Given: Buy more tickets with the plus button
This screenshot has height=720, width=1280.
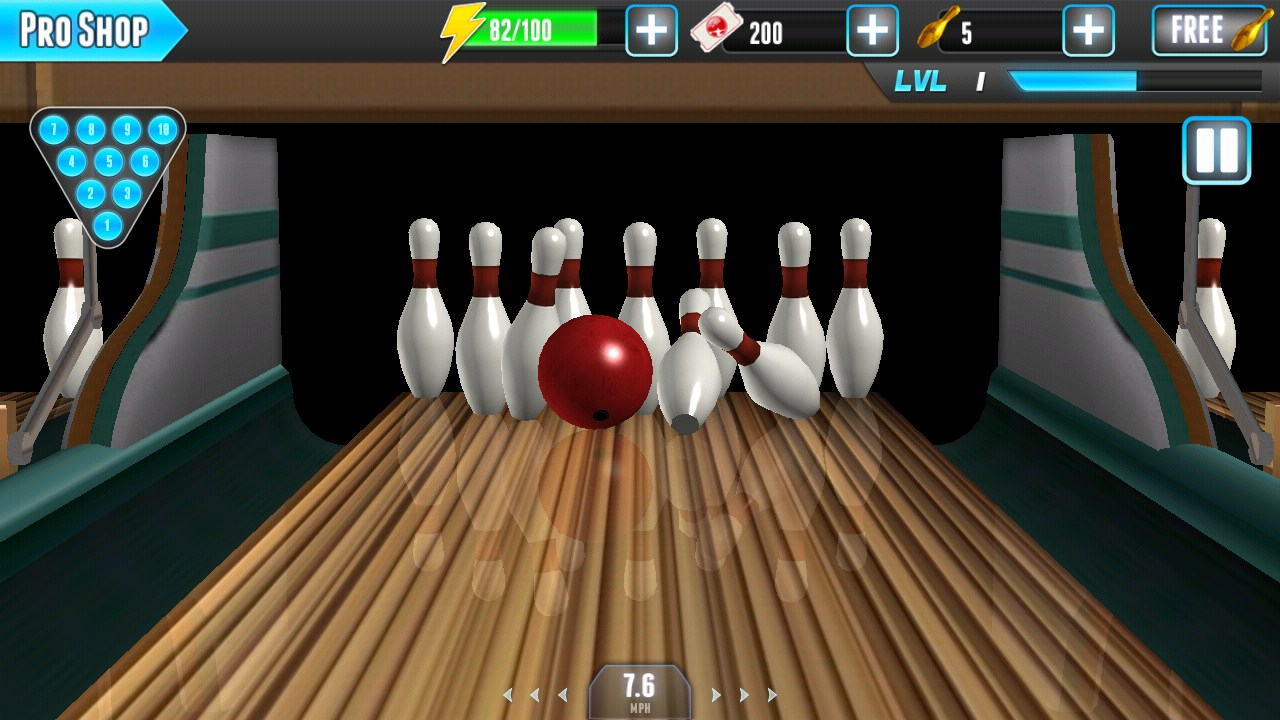Looking at the screenshot, I should pyautogui.click(x=872, y=31).
